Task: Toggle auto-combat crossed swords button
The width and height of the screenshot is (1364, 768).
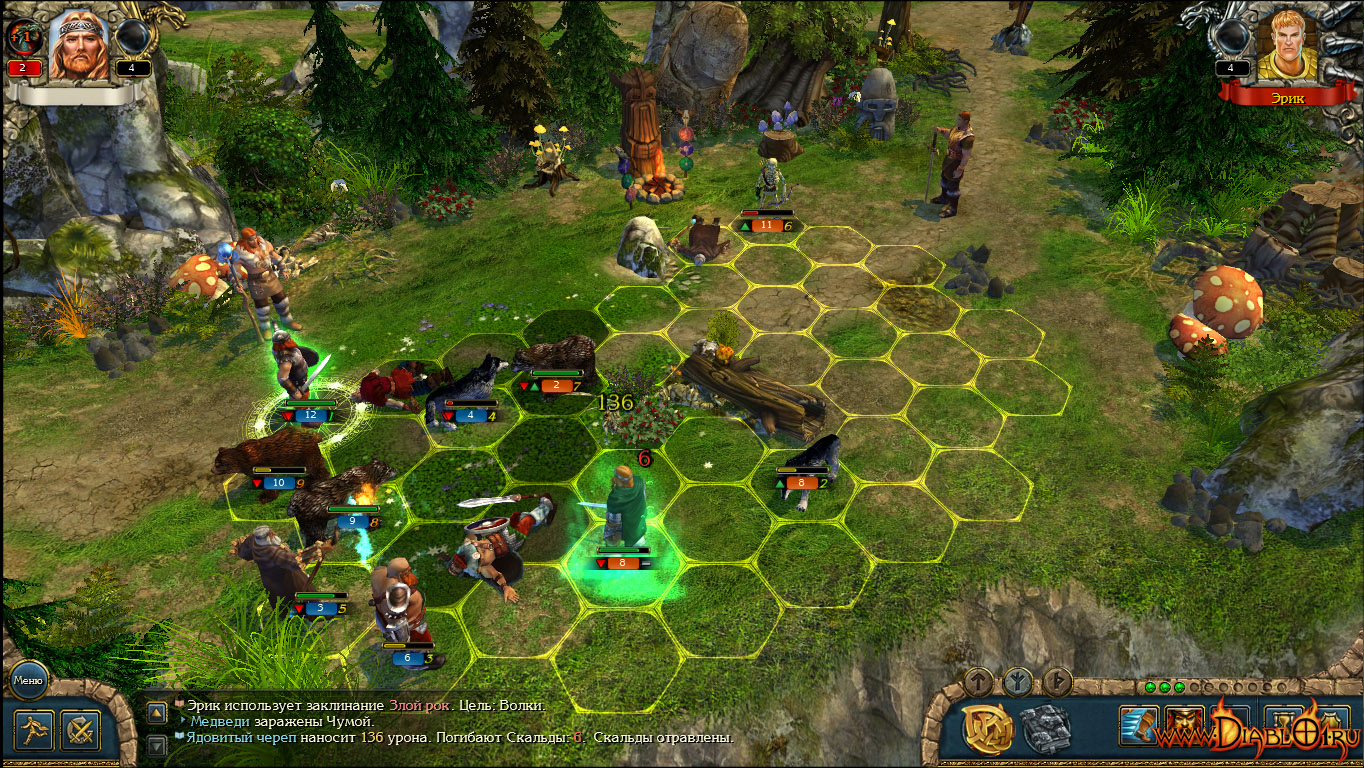Action: [x=81, y=730]
